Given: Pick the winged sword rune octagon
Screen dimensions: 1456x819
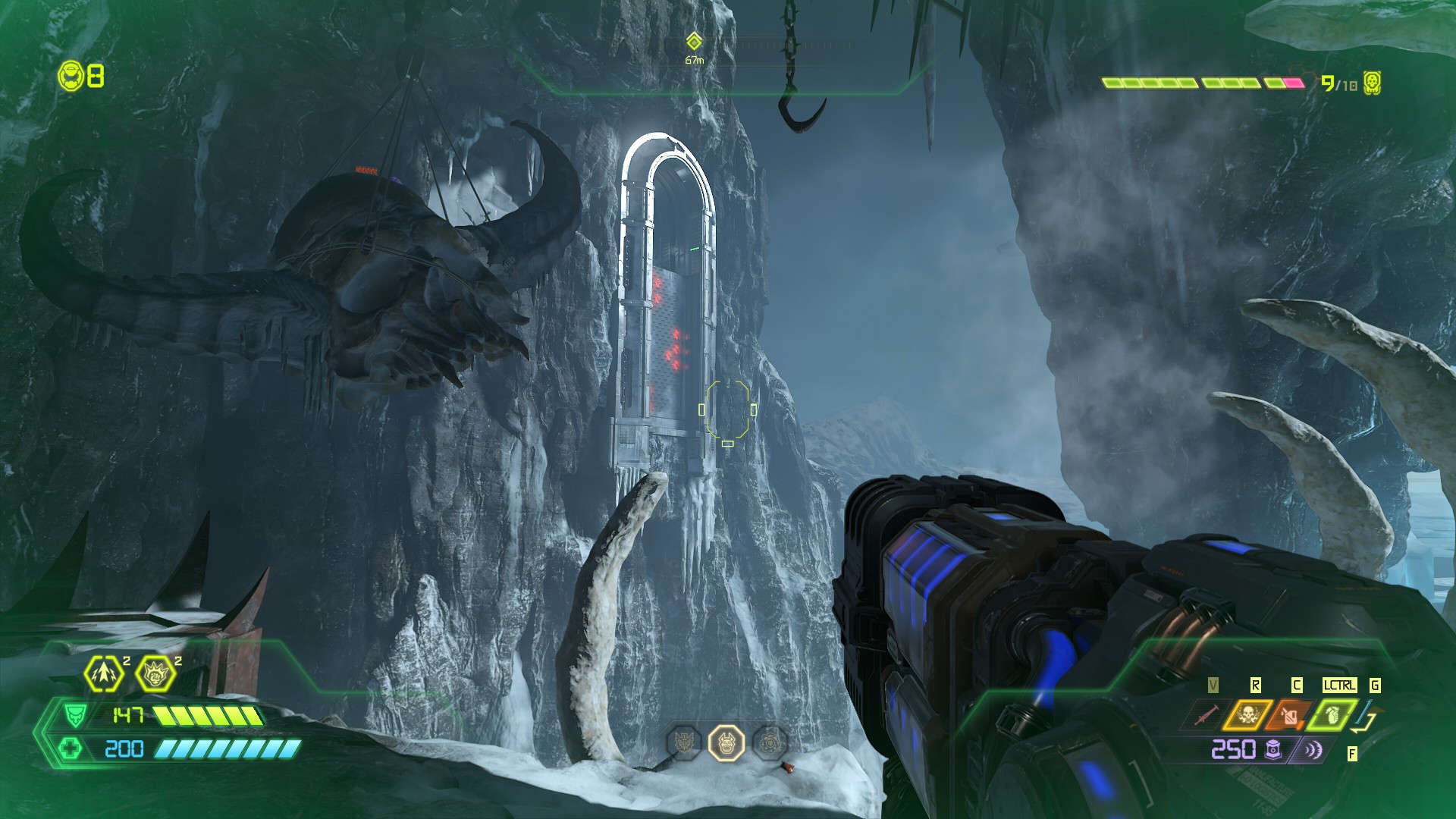Looking at the screenshot, I should [x=683, y=742].
